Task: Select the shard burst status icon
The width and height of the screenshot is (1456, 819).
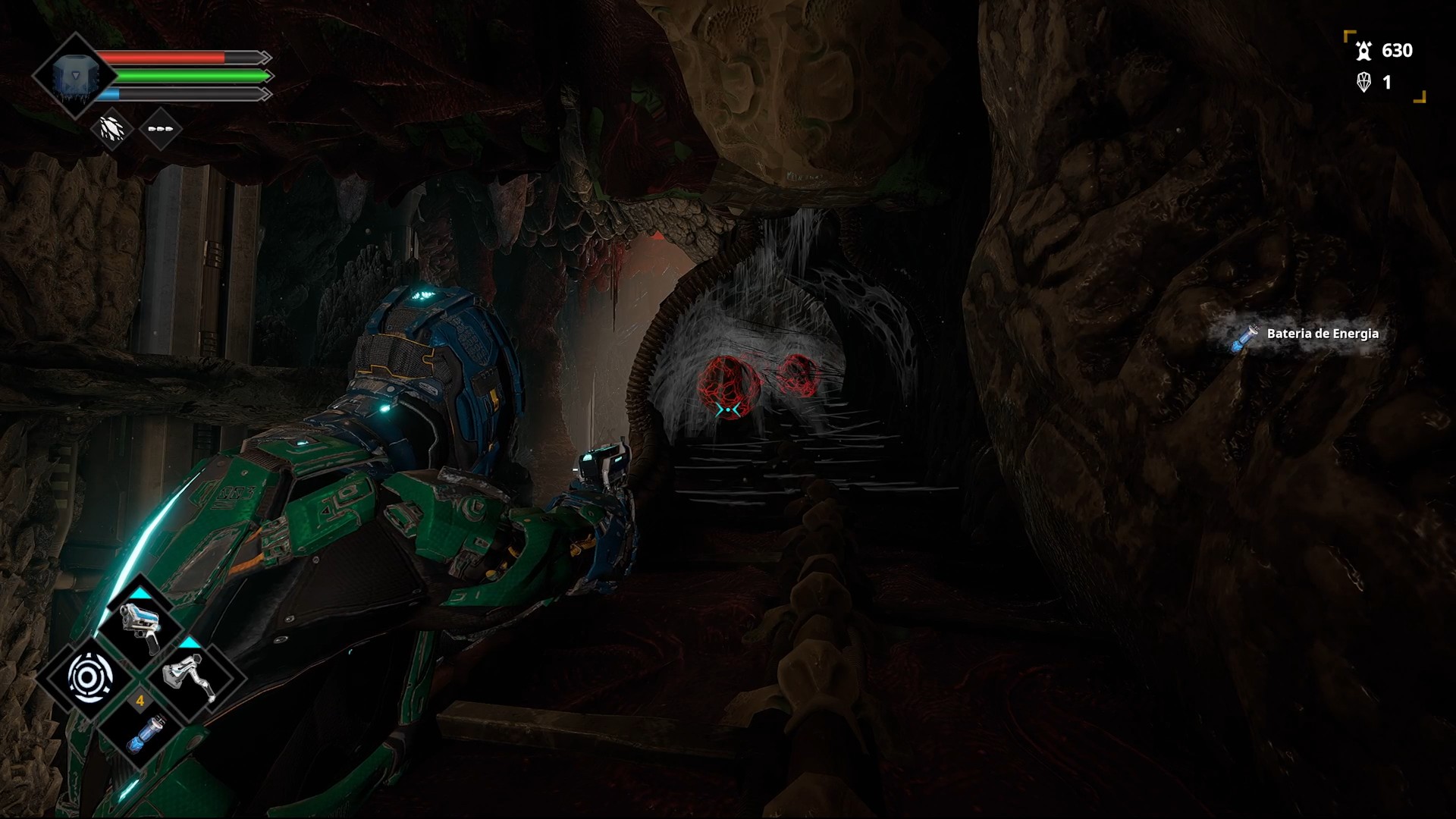Action: (x=112, y=129)
